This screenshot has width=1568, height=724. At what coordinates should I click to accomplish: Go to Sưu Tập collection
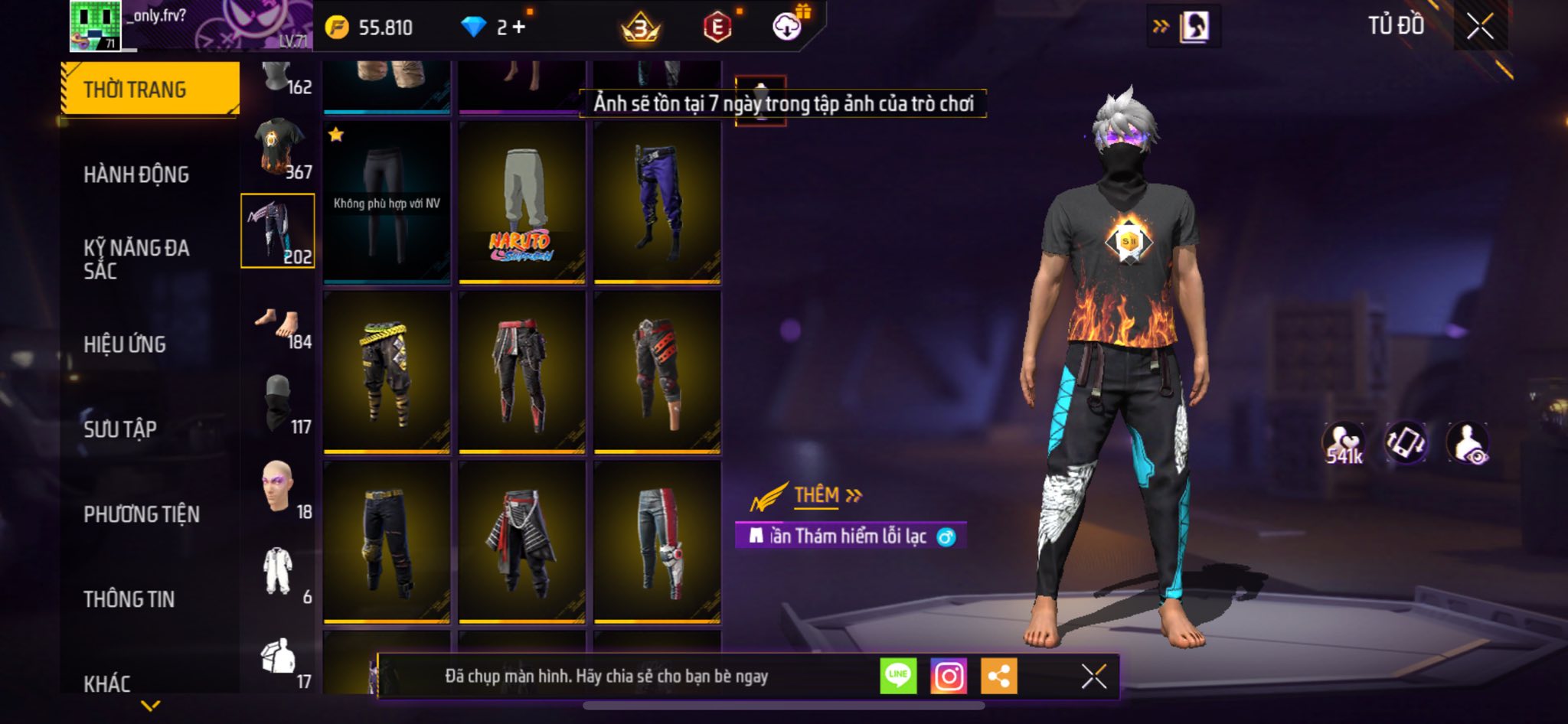click(120, 429)
